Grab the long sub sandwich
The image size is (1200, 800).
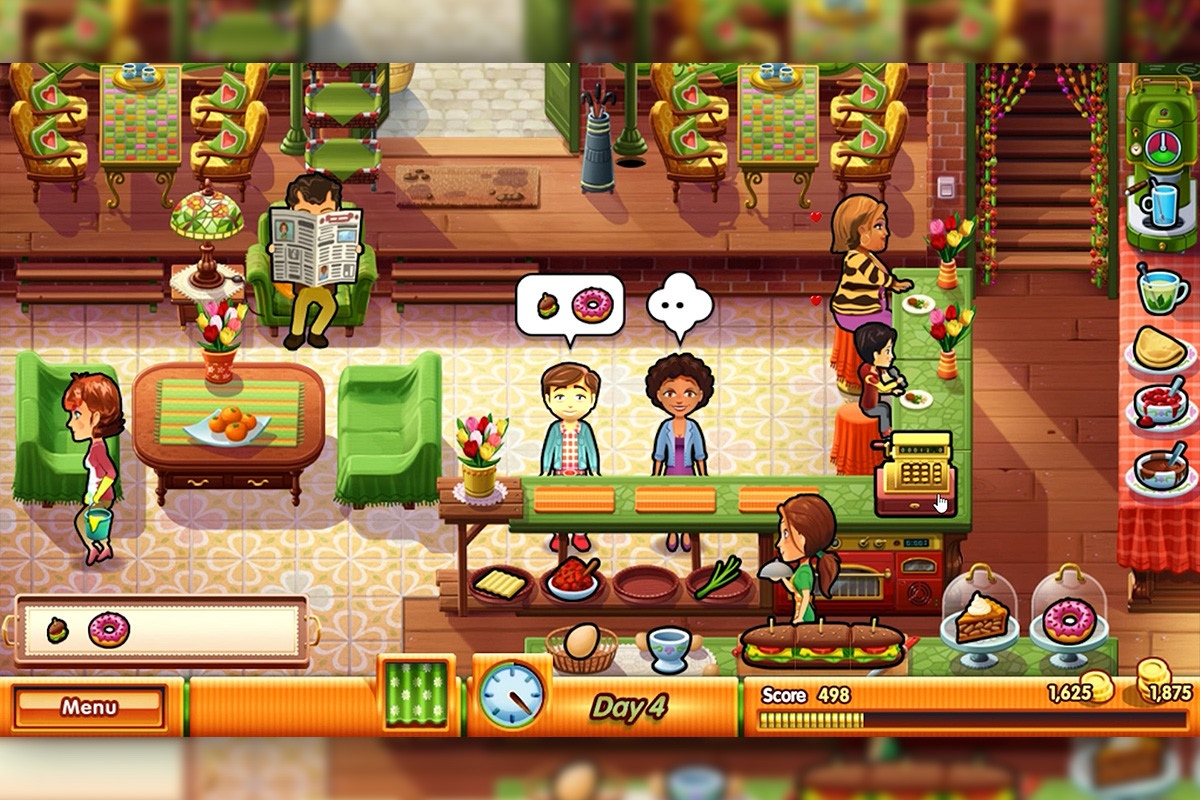(821, 645)
